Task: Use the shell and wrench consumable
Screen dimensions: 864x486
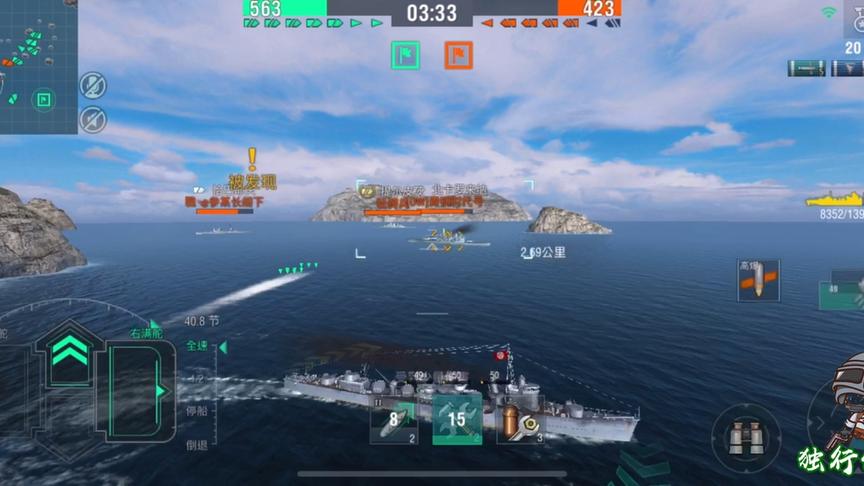Action: (520, 421)
